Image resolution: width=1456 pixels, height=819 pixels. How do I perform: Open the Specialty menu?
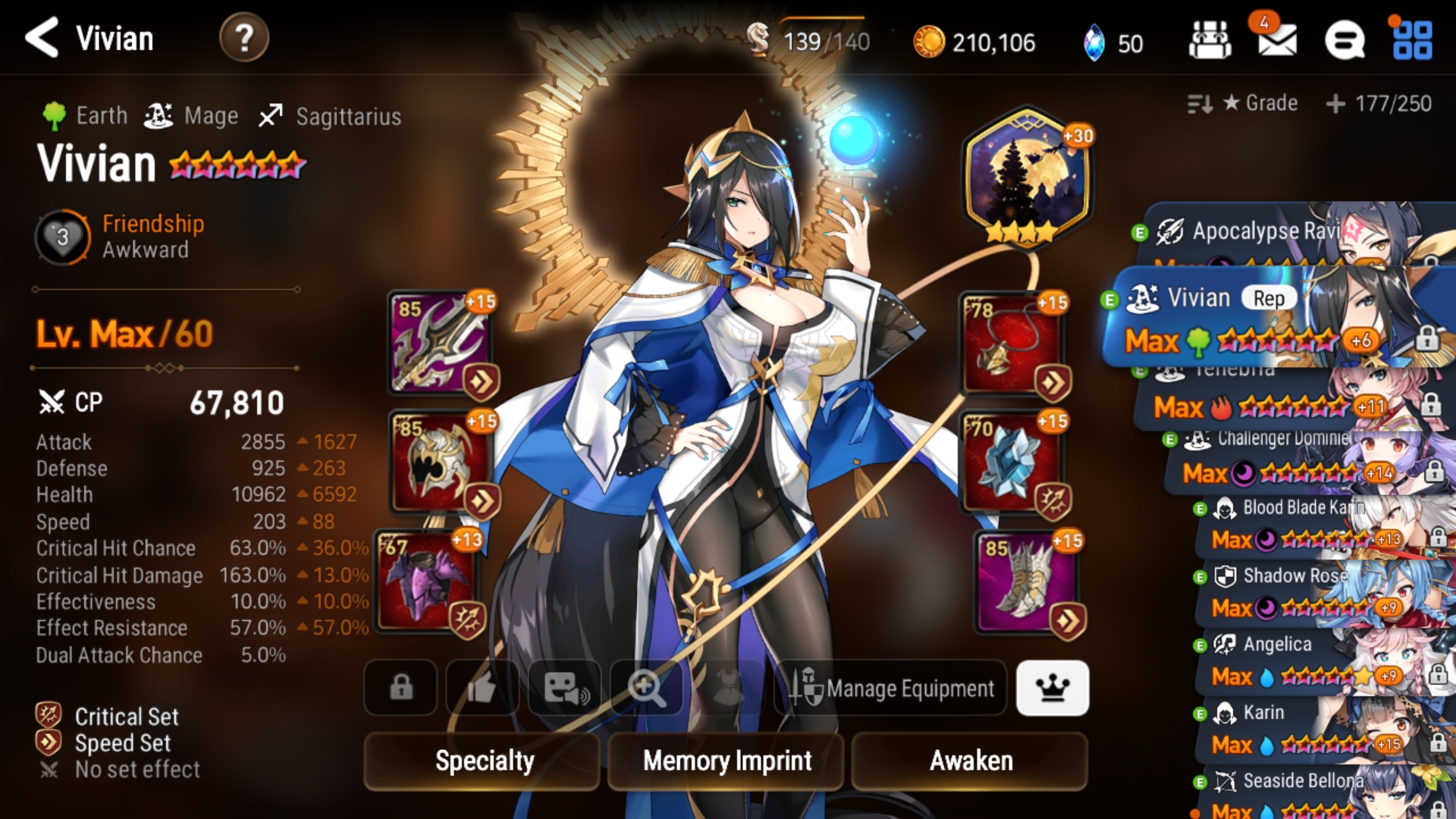[x=484, y=761]
